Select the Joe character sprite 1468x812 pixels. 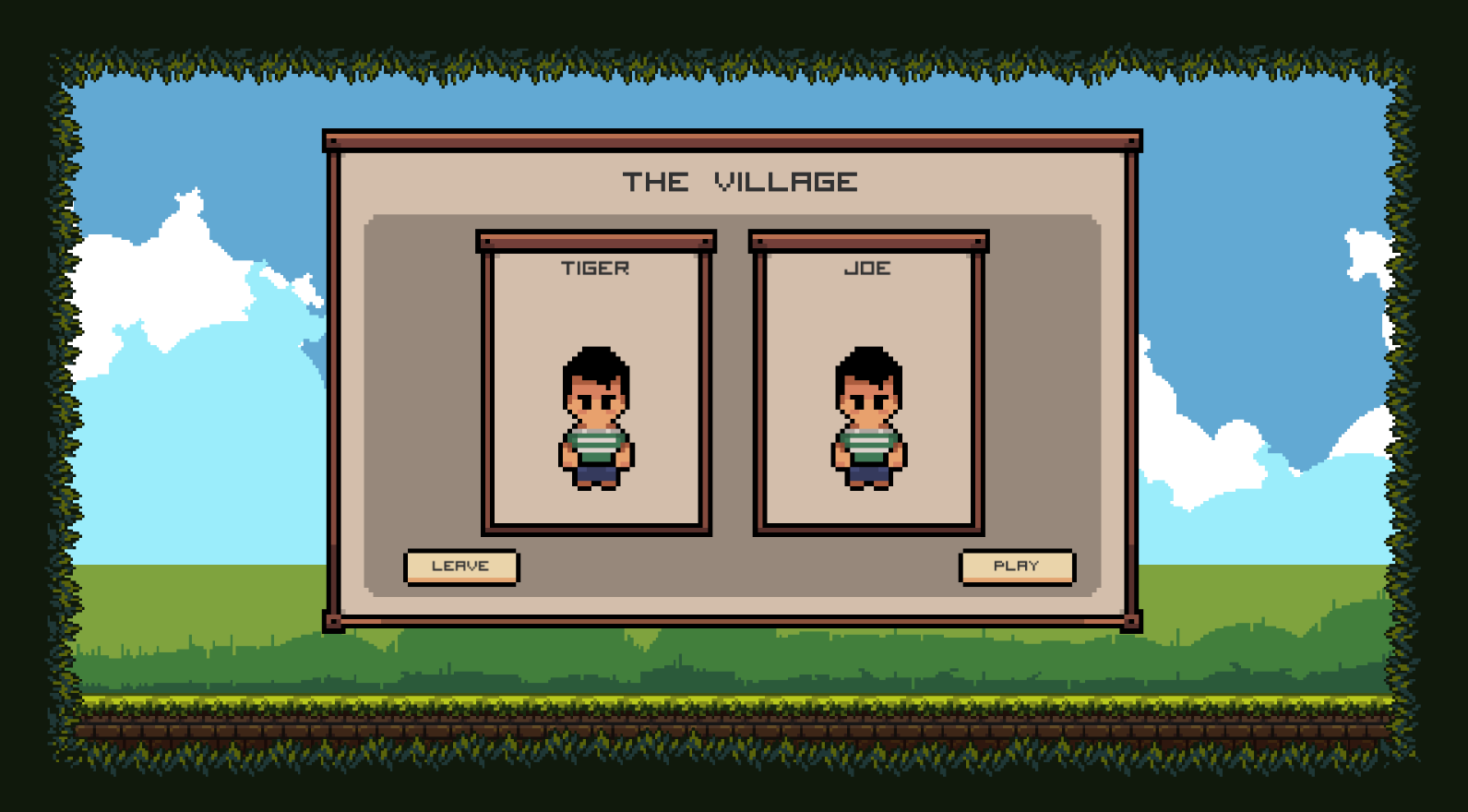[867, 420]
